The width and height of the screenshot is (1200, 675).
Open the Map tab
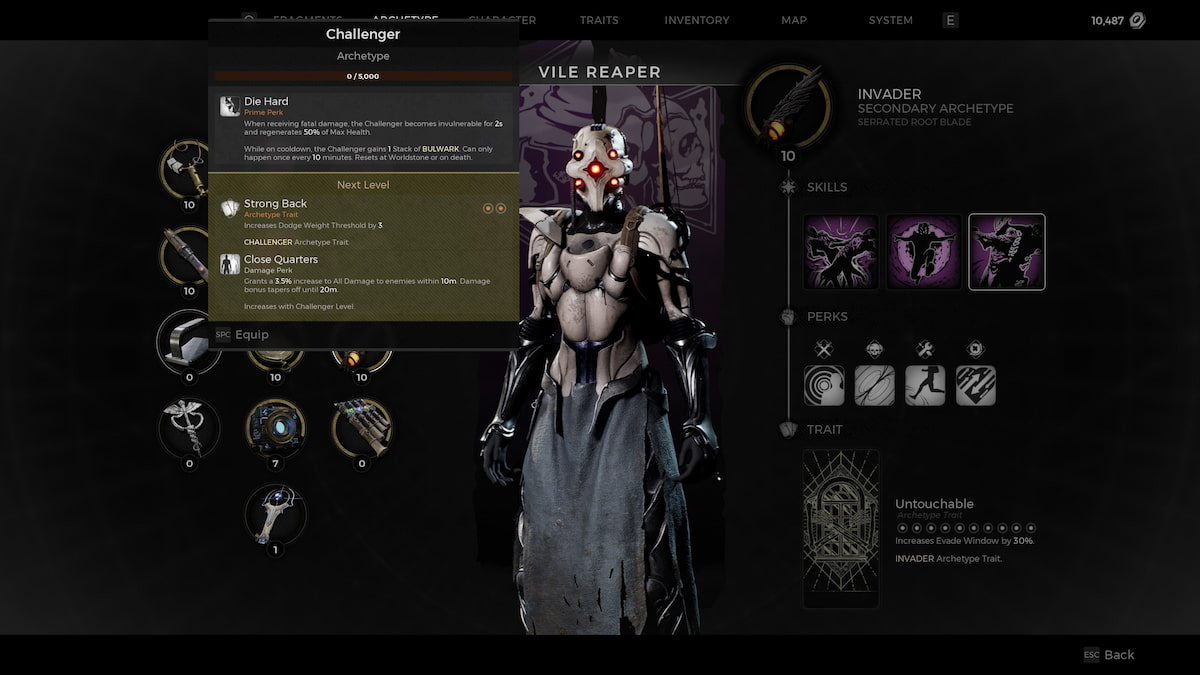click(794, 20)
